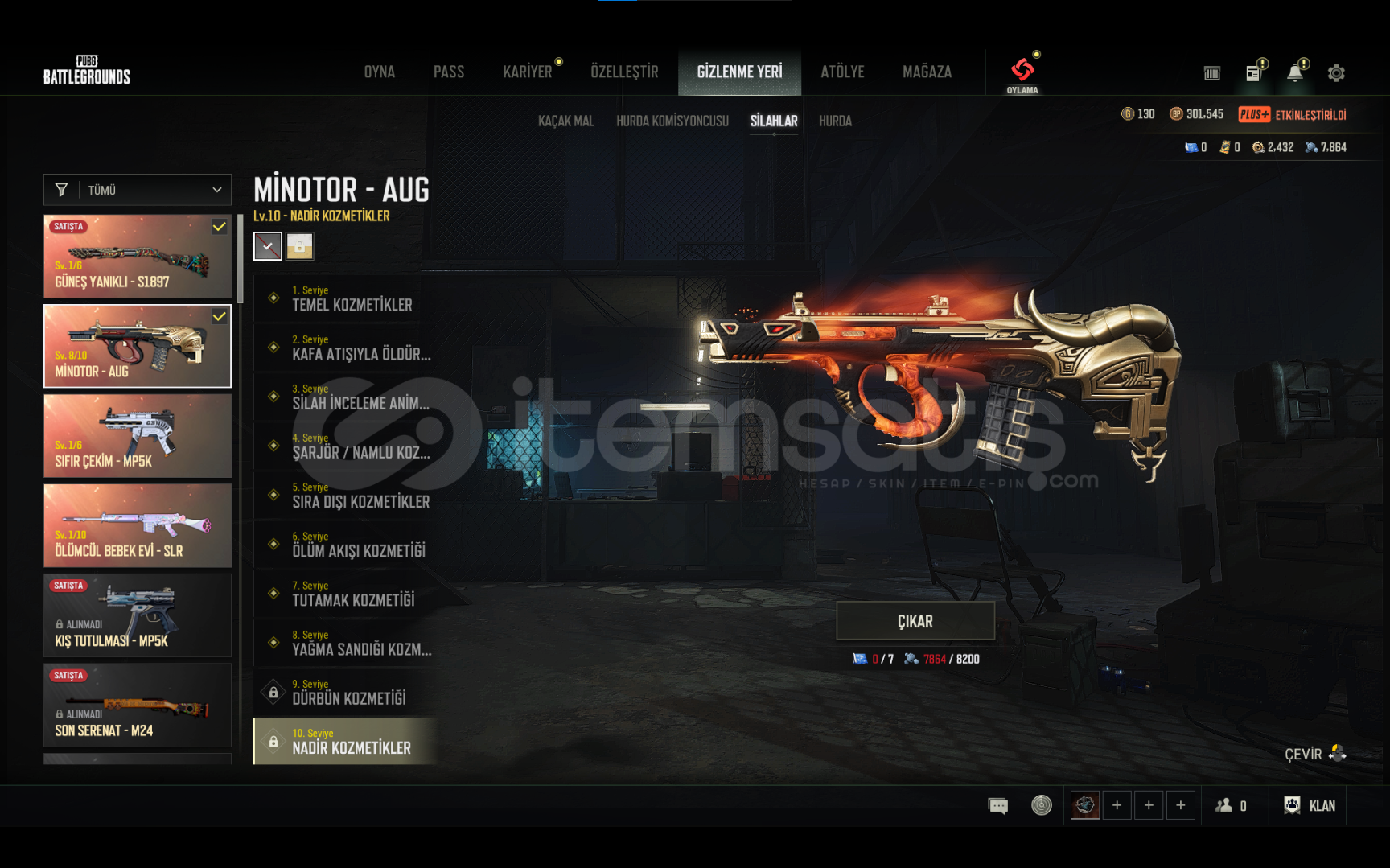The image size is (1390, 868).
Task: Open the KLAN panel
Action: pos(1310,805)
